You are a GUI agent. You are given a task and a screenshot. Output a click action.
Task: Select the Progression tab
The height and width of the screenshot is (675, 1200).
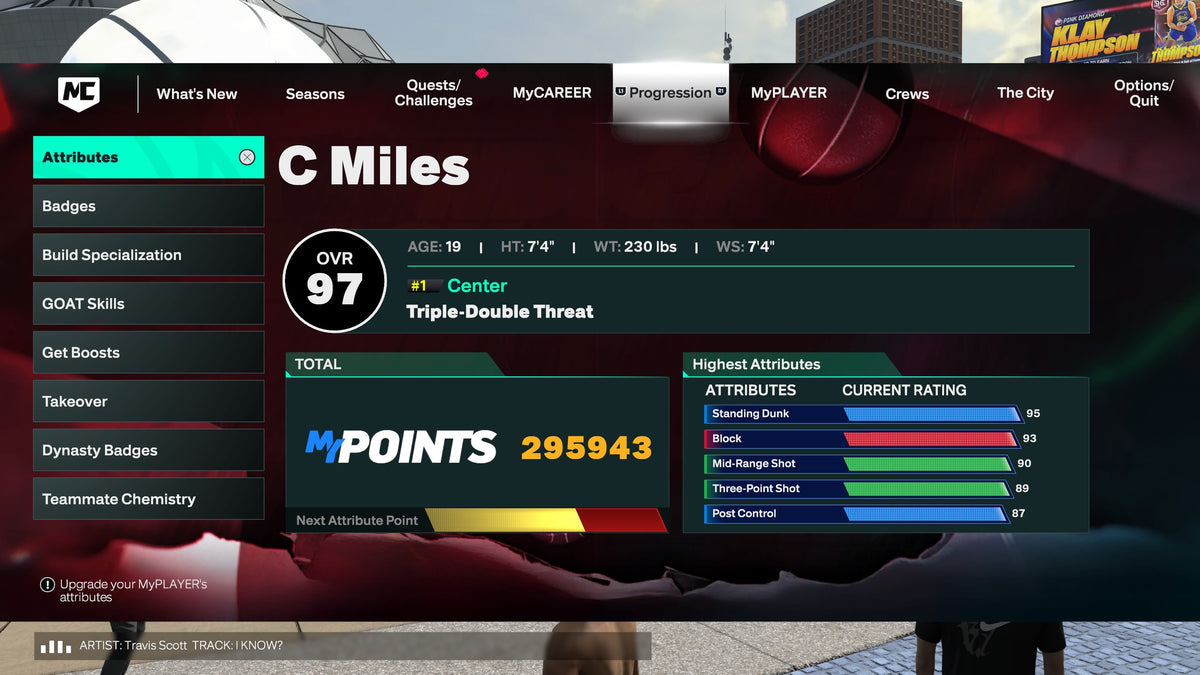[x=670, y=93]
